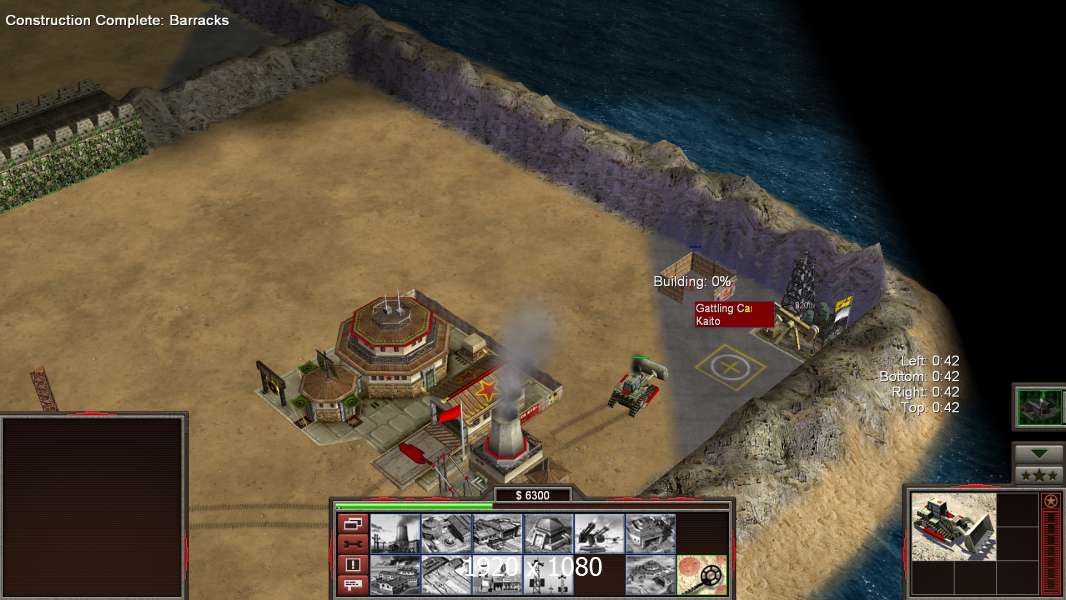Activate the mine-clearing detector command
This screenshot has width=1066, height=600.
(x=701, y=575)
